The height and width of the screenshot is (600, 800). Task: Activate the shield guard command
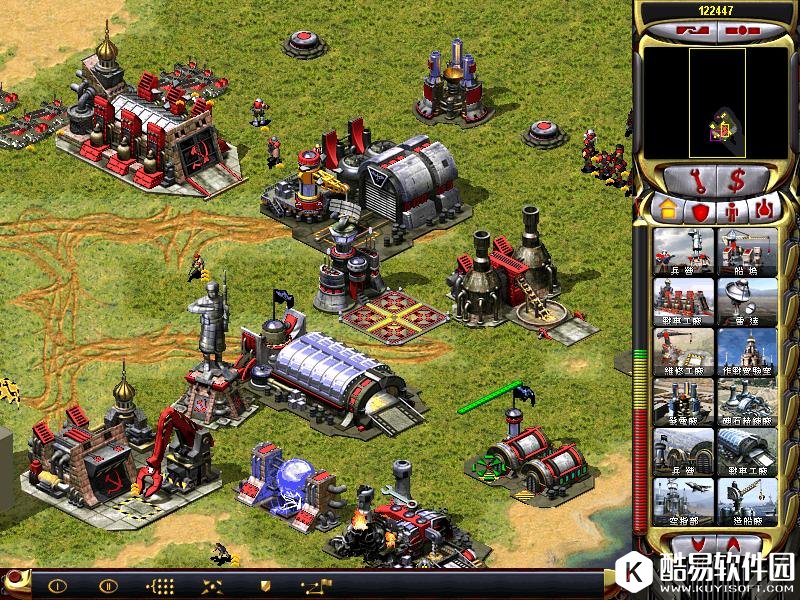coord(265,586)
